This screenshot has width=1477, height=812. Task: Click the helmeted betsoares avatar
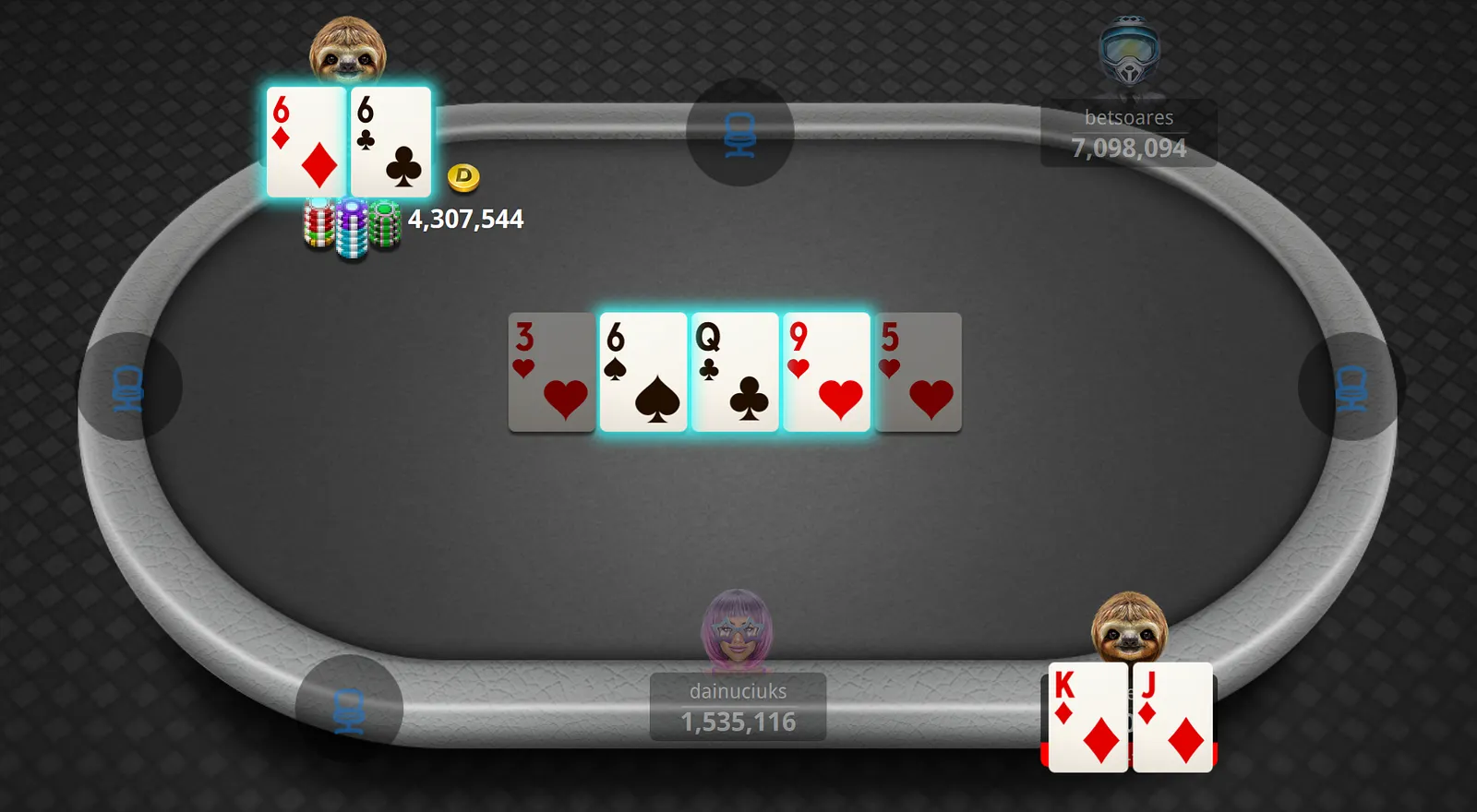click(1128, 52)
